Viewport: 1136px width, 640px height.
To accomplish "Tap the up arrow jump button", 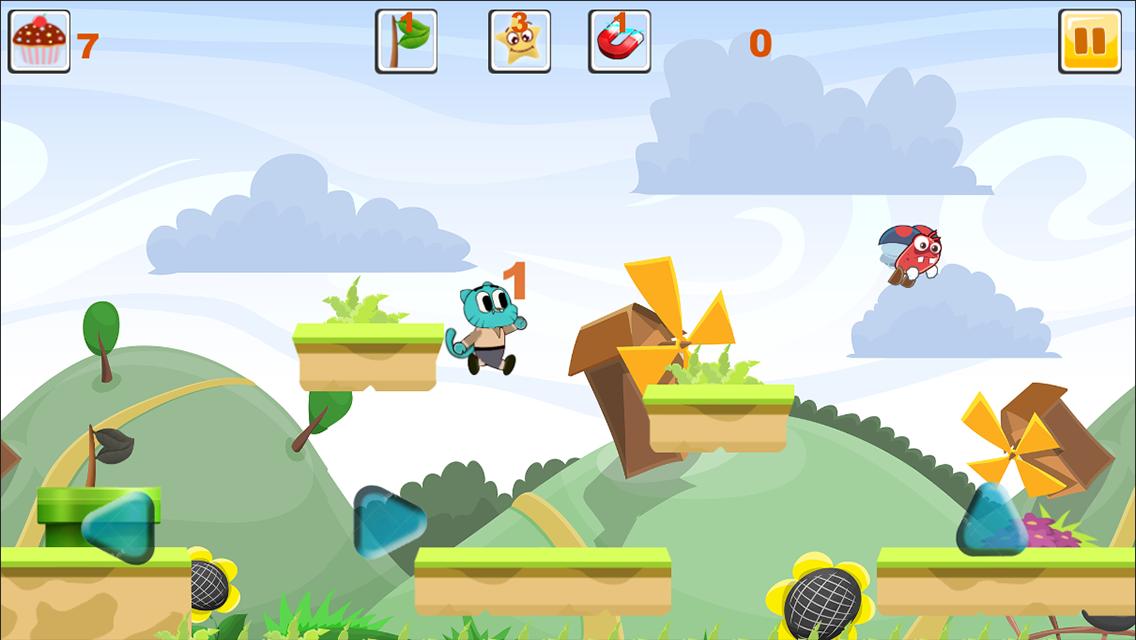I will tap(991, 520).
